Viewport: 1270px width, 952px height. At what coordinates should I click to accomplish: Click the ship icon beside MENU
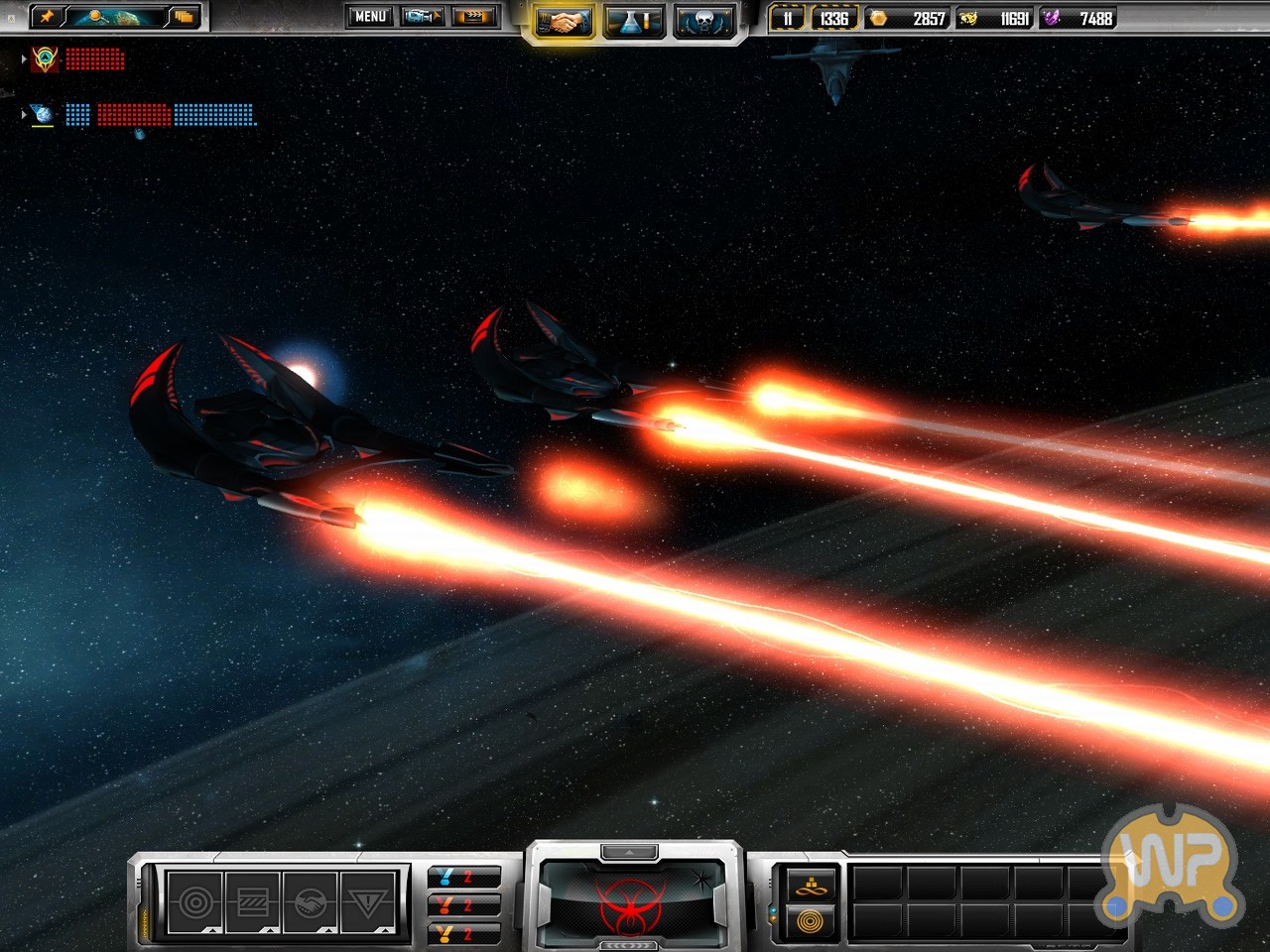pos(423,17)
